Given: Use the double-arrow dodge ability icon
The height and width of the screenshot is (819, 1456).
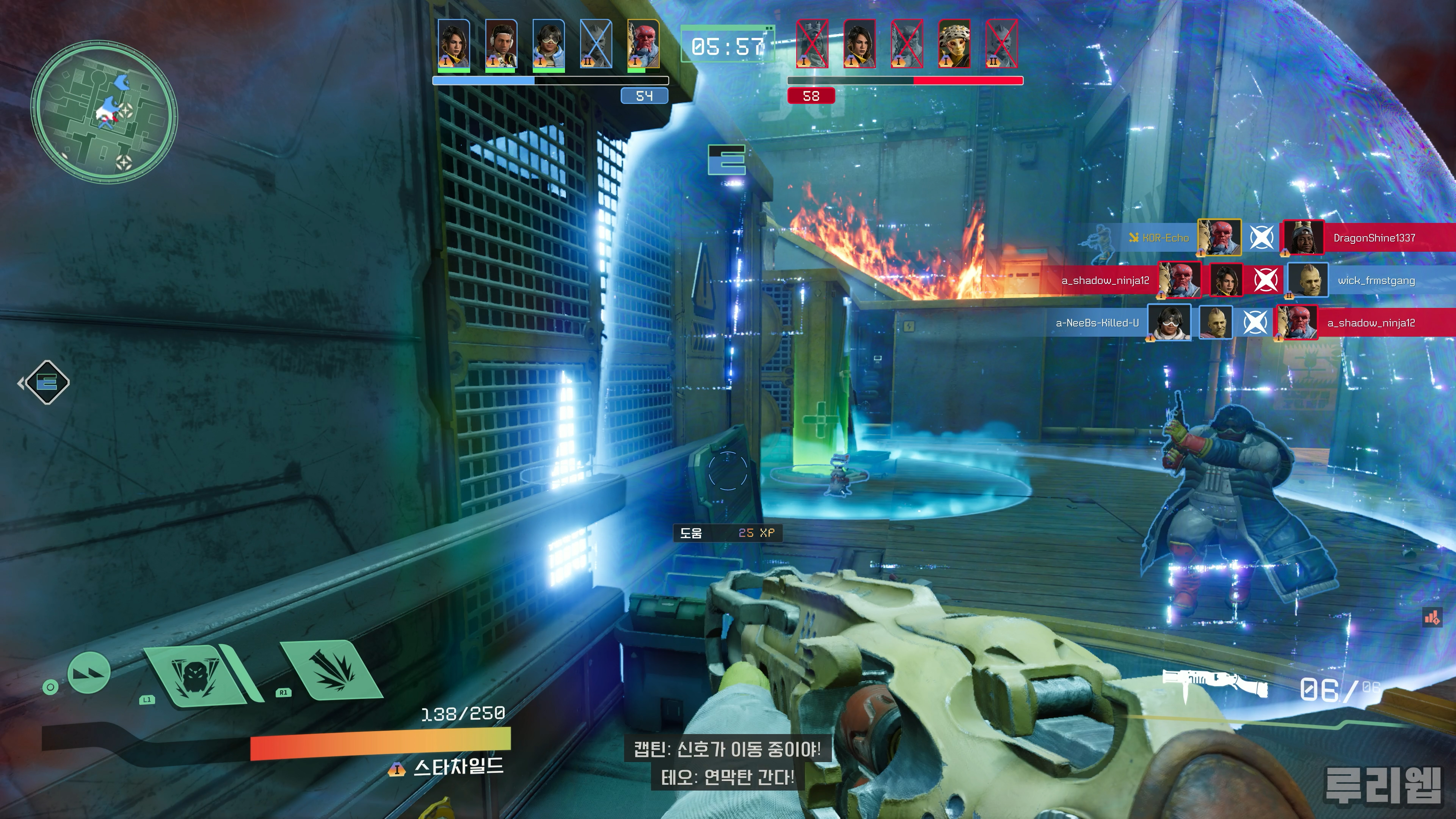Looking at the screenshot, I should click(x=89, y=672).
